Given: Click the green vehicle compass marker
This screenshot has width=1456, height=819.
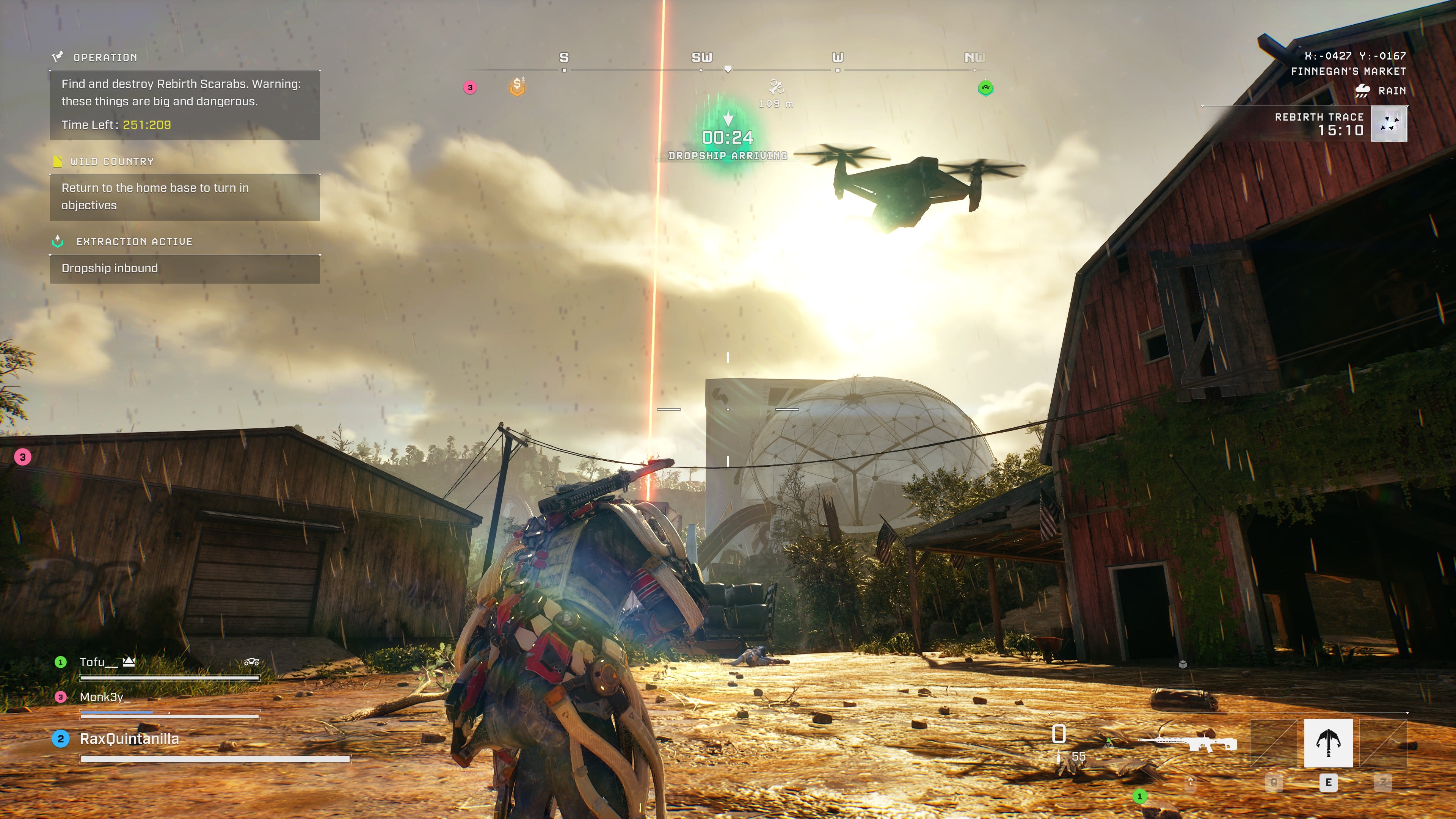Looking at the screenshot, I should click(985, 88).
